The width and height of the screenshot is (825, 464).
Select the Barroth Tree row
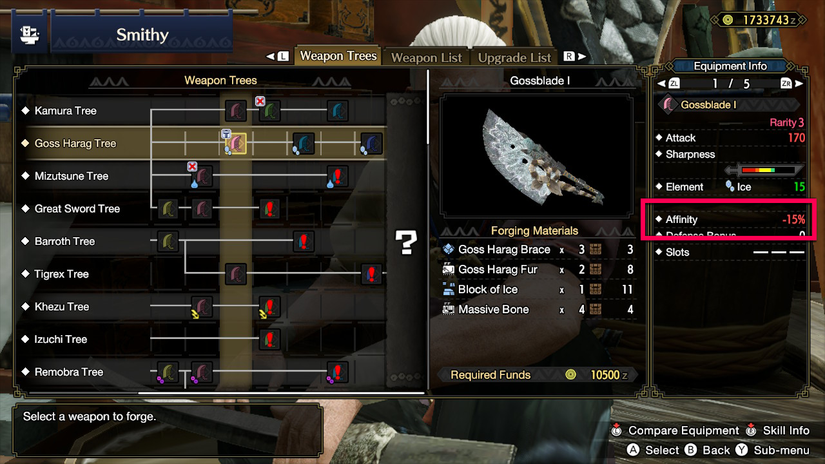64,241
